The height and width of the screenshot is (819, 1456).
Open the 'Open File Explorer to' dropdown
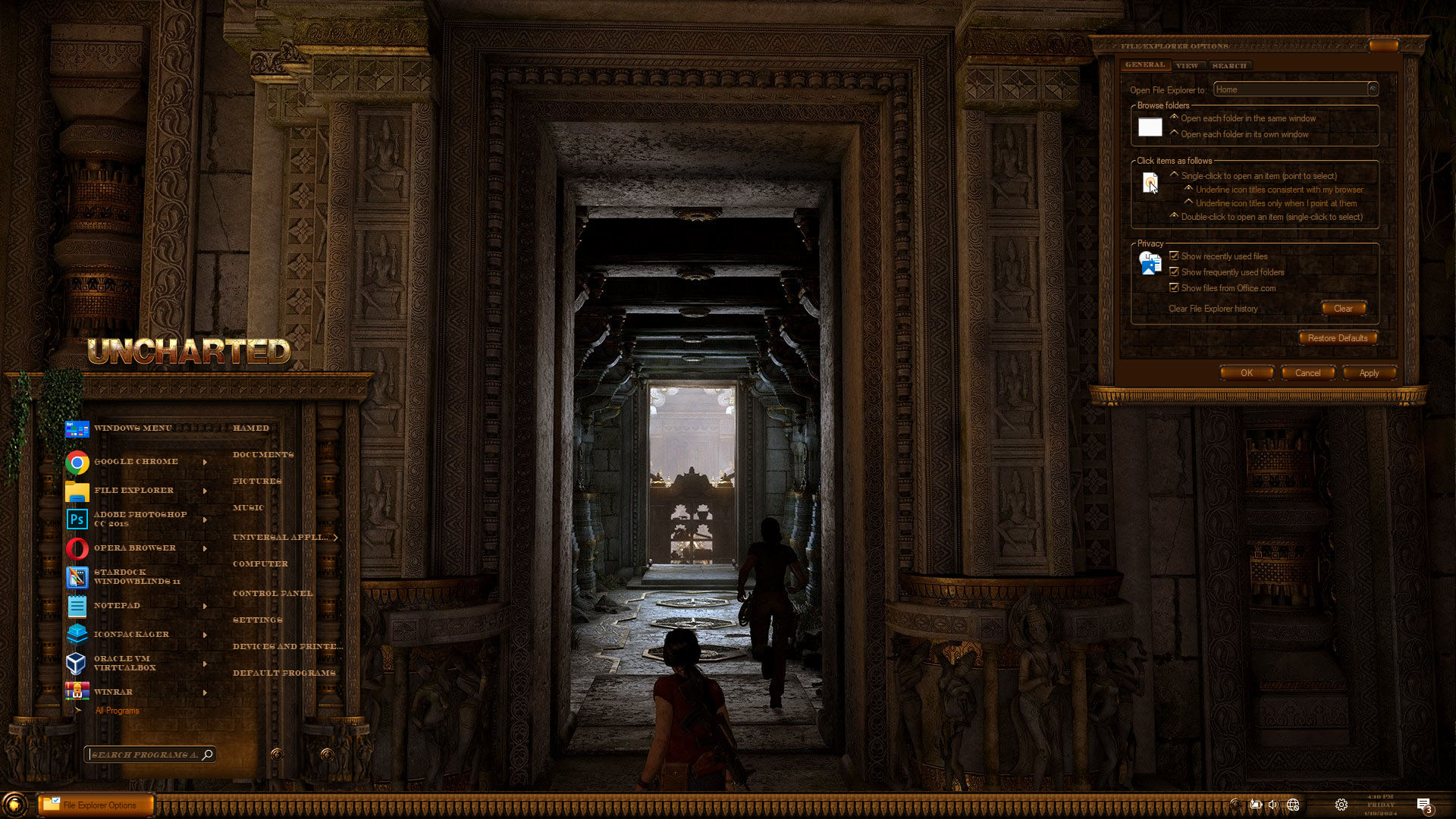pyautogui.click(x=1372, y=89)
